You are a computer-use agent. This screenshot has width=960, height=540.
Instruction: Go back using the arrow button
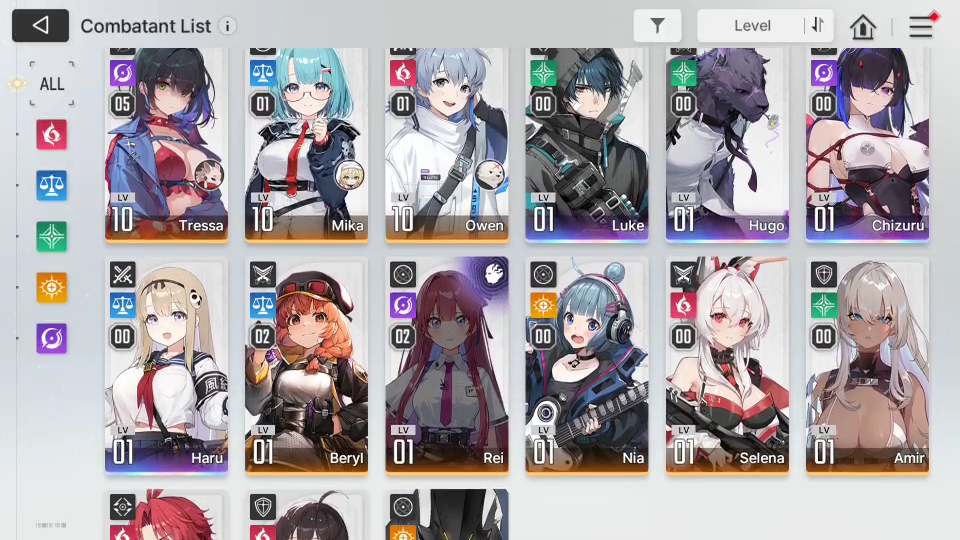coord(40,26)
